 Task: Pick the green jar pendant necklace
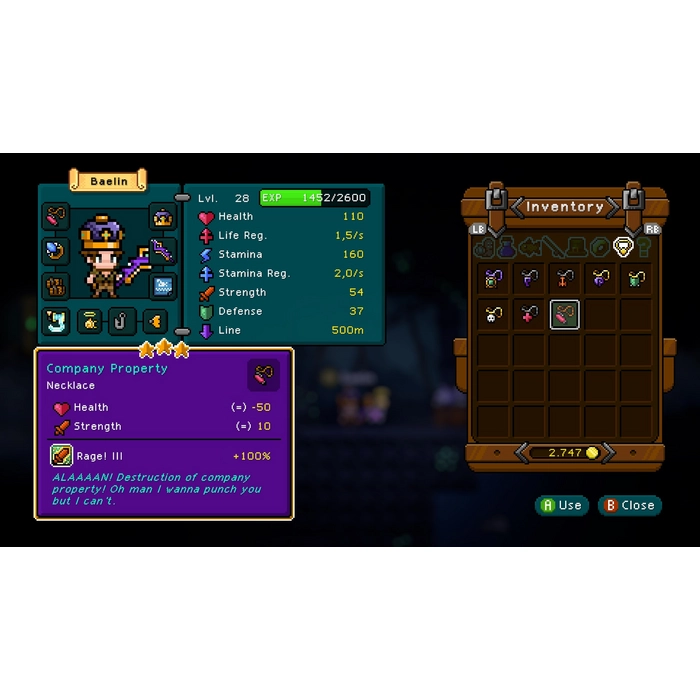(637, 279)
